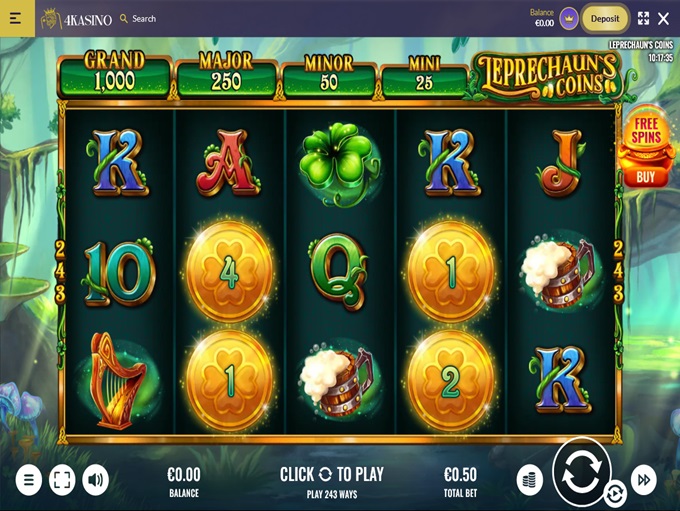The height and width of the screenshot is (511, 680).
Task: Activate the fast-forward turbo spin button
Action: (643, 480)
